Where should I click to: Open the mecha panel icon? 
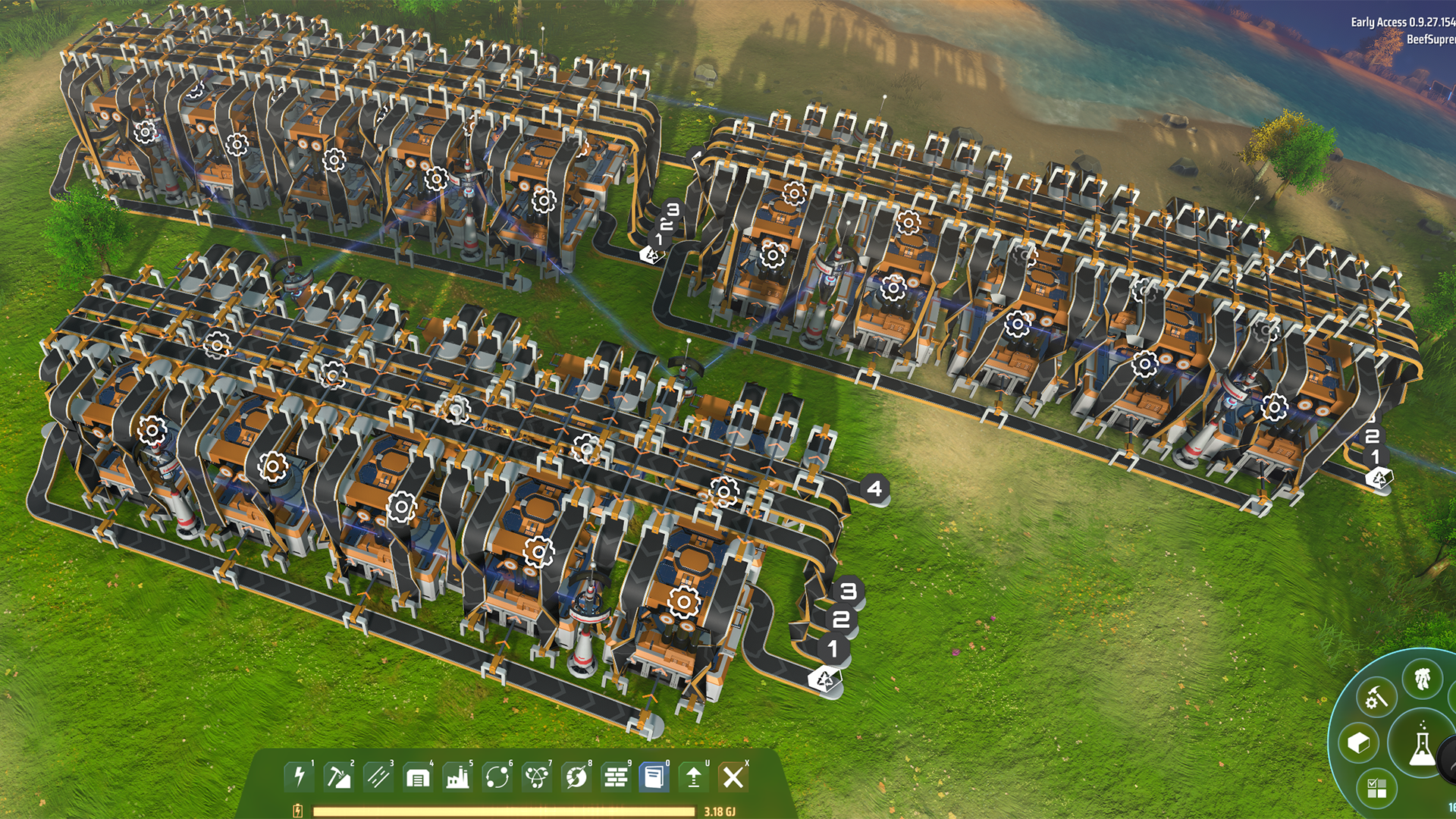(1422, 677)
